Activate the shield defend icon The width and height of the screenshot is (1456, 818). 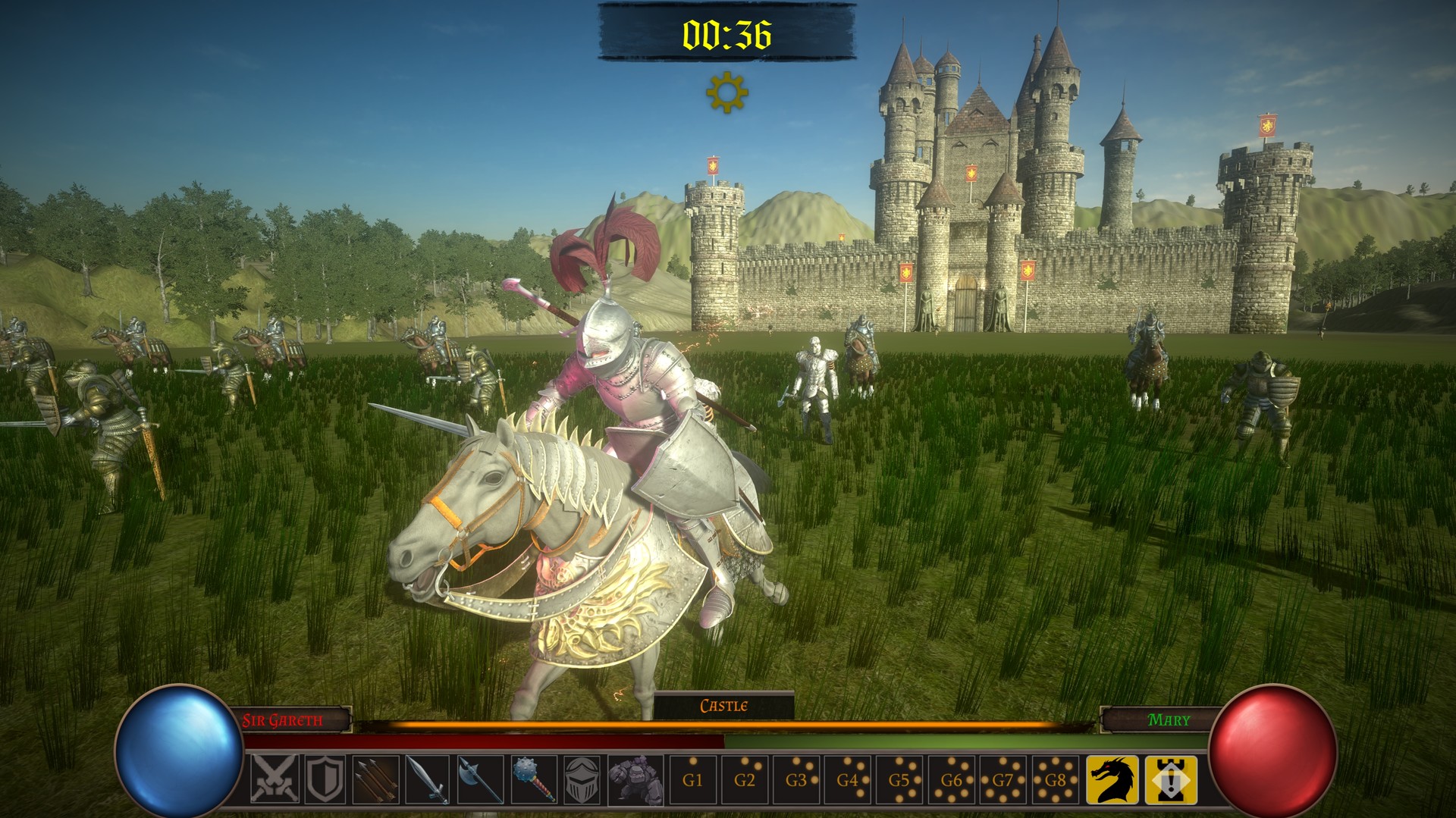click(x=326, y=779)
